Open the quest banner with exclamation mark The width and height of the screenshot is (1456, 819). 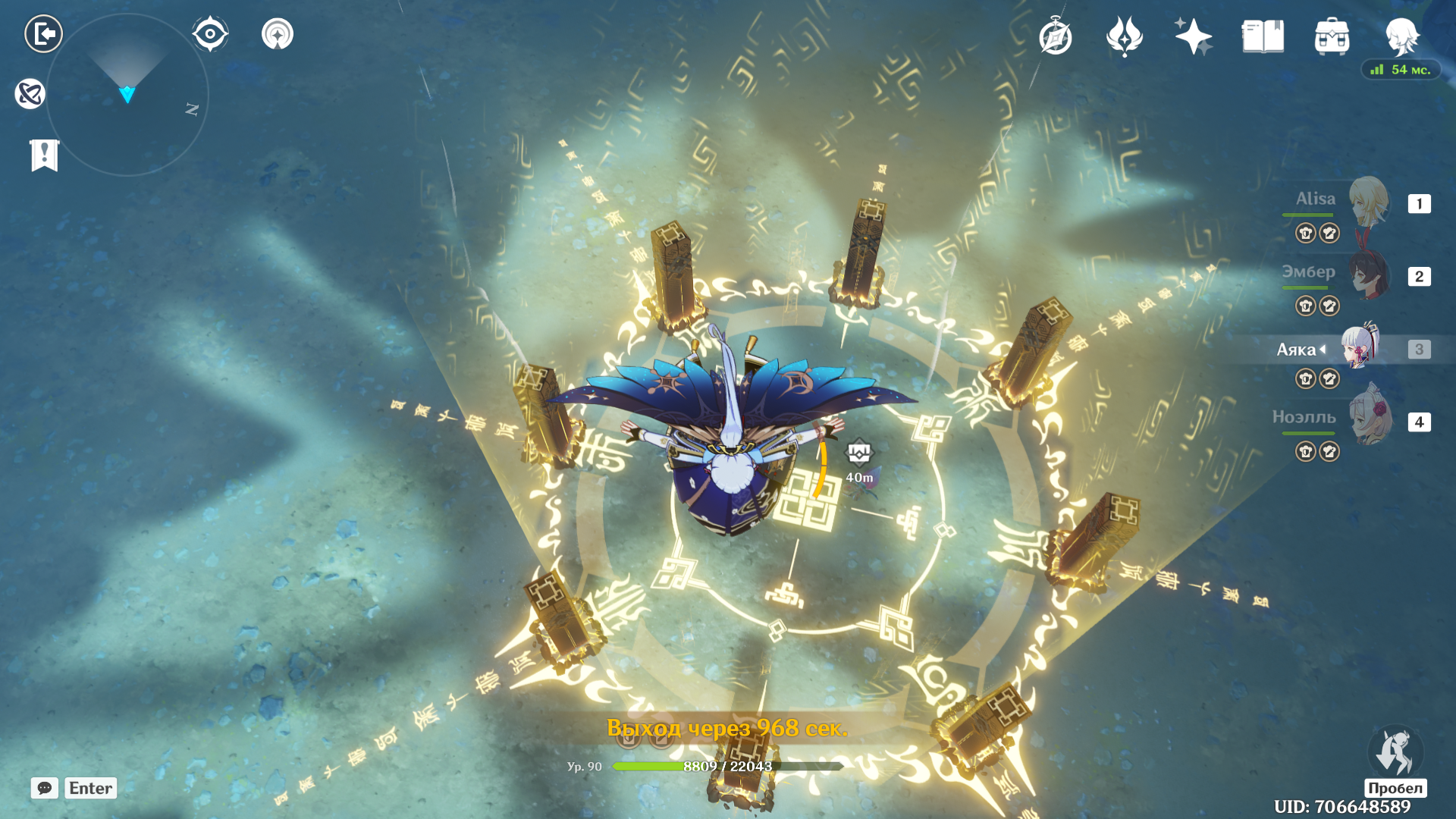click(x=45, y=155)
